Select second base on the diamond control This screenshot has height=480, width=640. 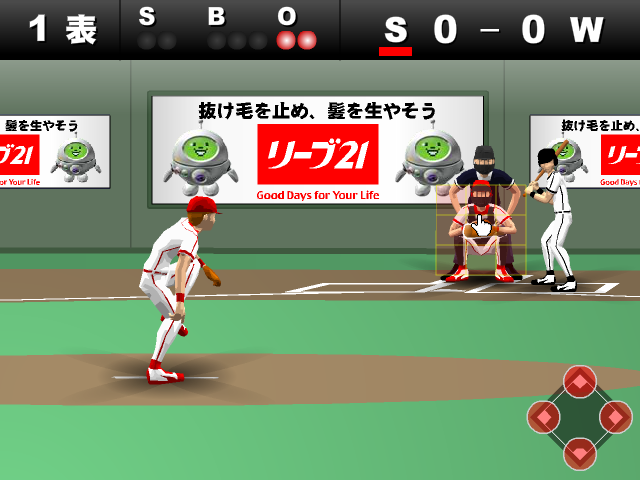580,381
